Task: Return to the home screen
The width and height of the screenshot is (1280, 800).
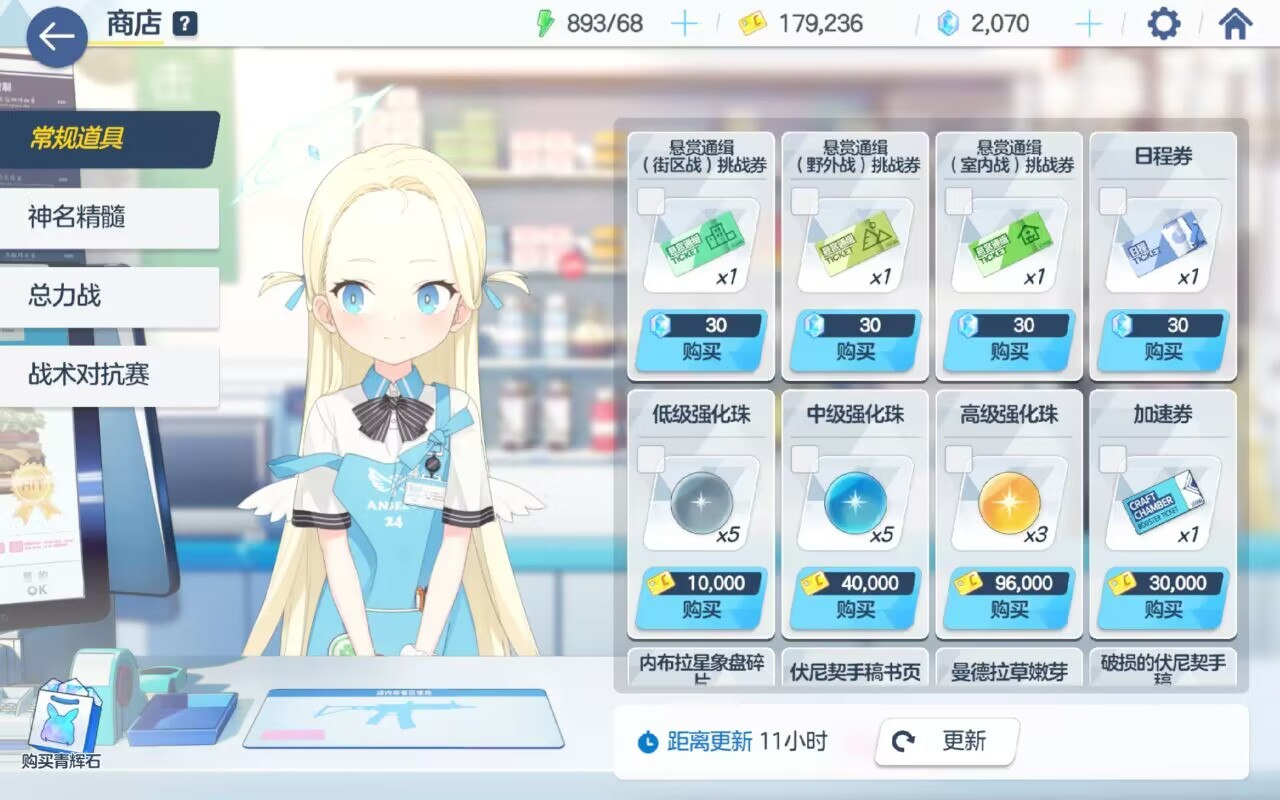Action: point(1235,24)
